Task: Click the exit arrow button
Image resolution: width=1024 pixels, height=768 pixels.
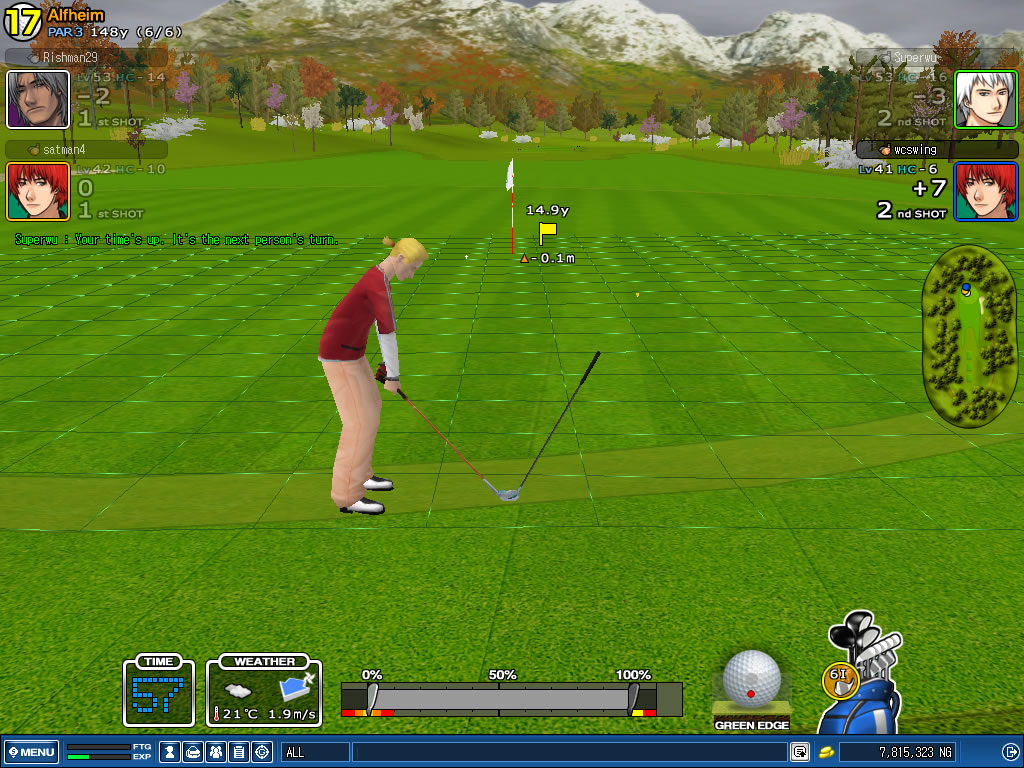Action: (1010, 752)
